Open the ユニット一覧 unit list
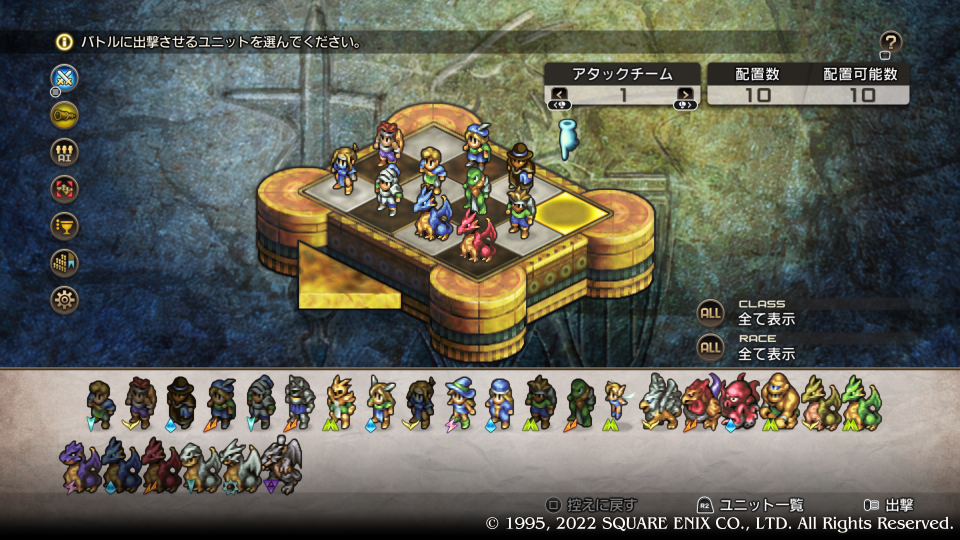The width and height of the screenshot is (960, 540). tap(750, 505)
